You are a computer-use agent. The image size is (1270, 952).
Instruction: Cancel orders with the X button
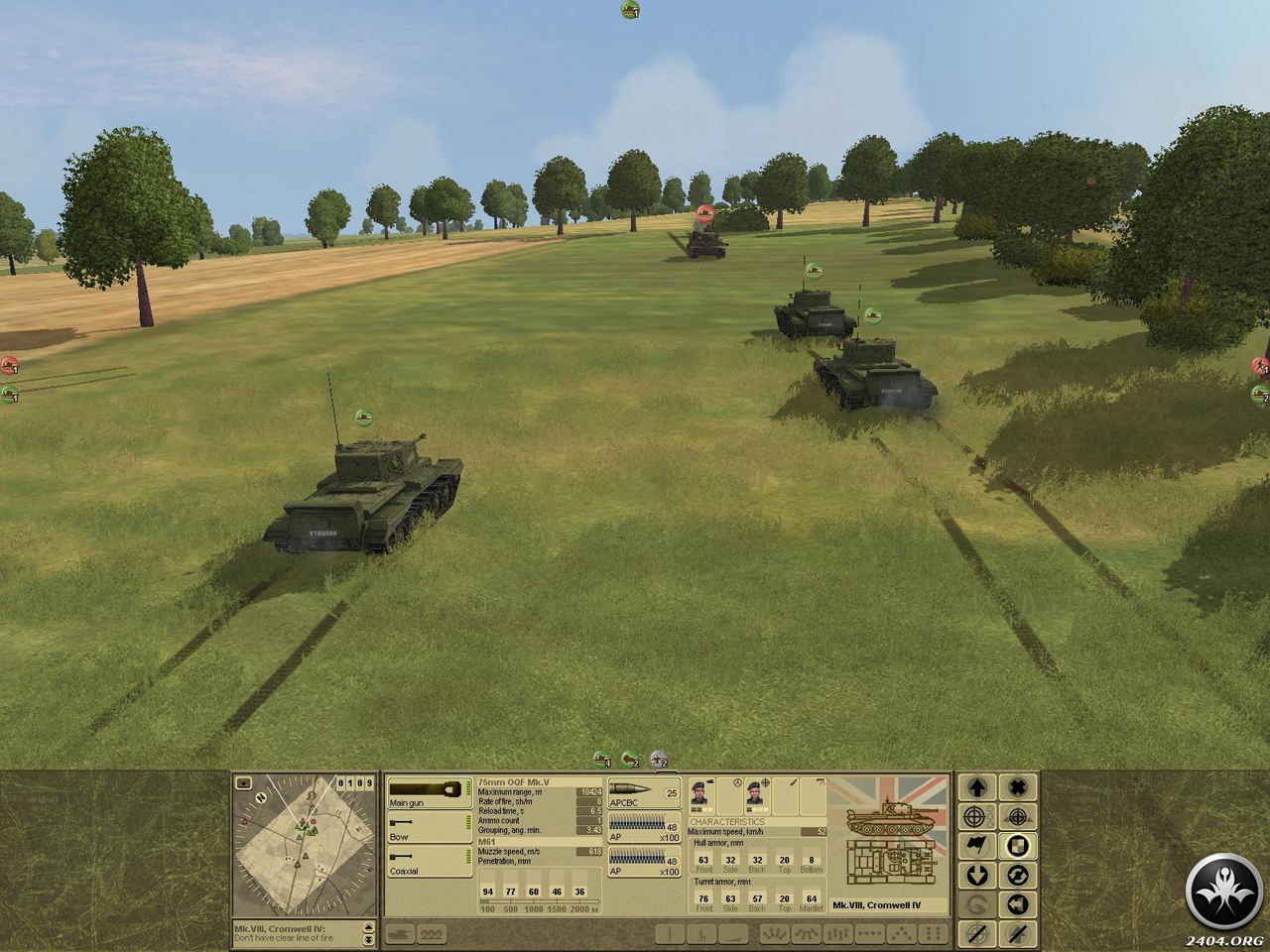coord(1017,788)
